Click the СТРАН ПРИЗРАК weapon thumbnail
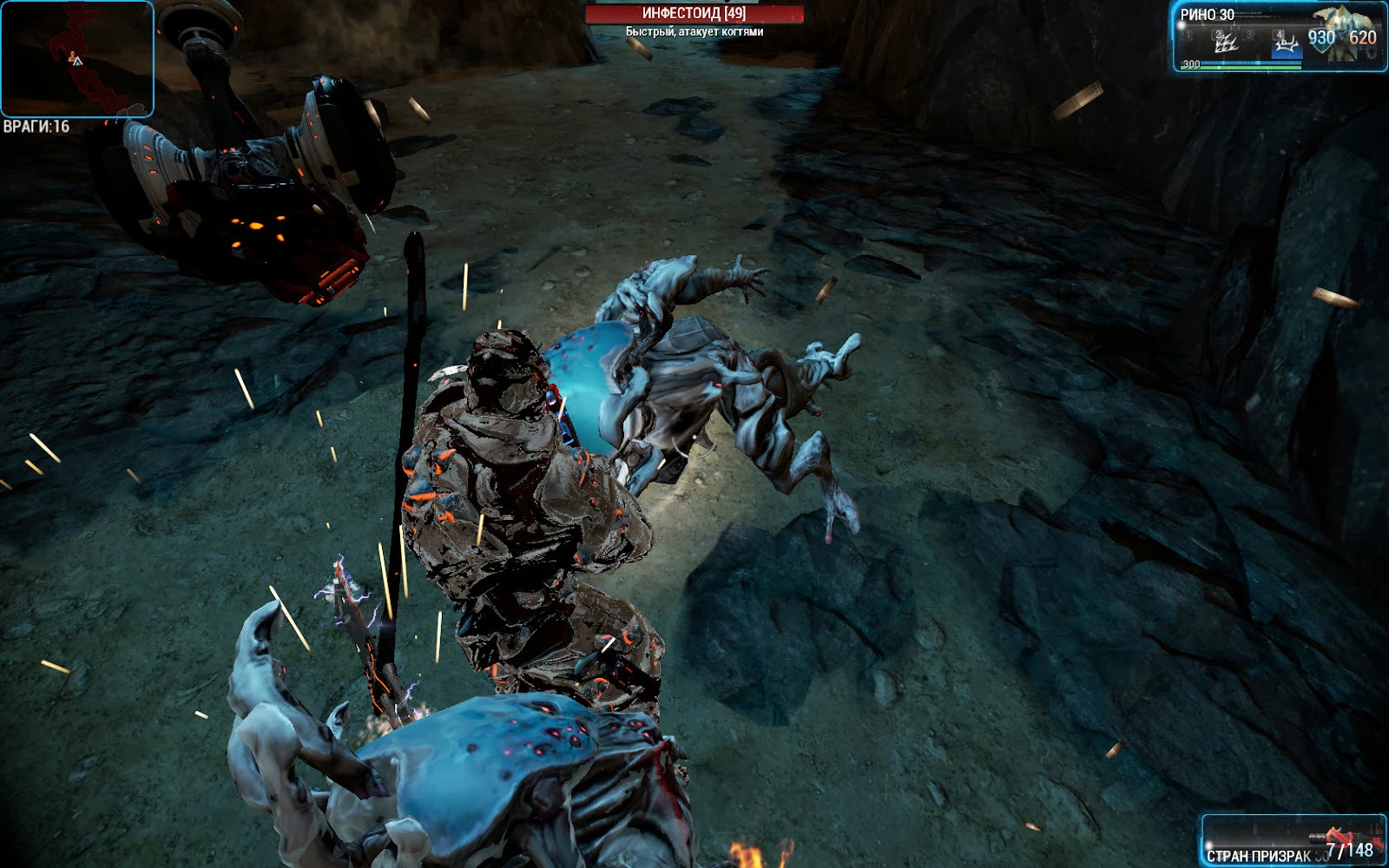This screenshot has height=868, width=1389. (x=1337, y=836)
